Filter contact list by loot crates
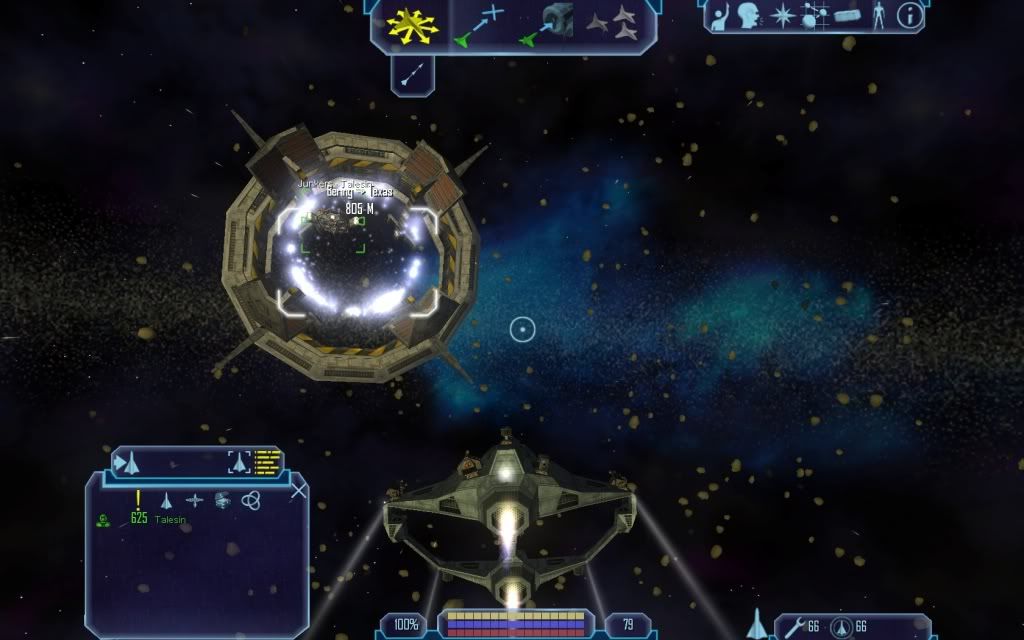This screenshot has width=1024, height=640. [222, 499]
